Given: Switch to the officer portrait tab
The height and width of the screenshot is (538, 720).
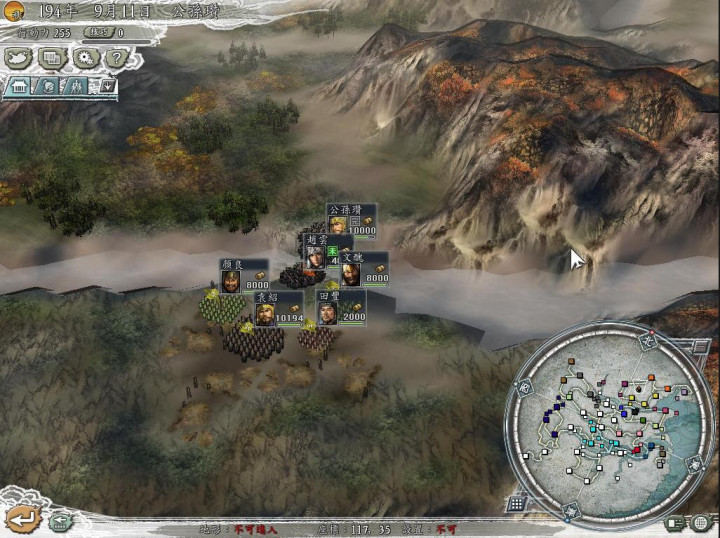Looking at the screenshot, I should pos(49,87).
